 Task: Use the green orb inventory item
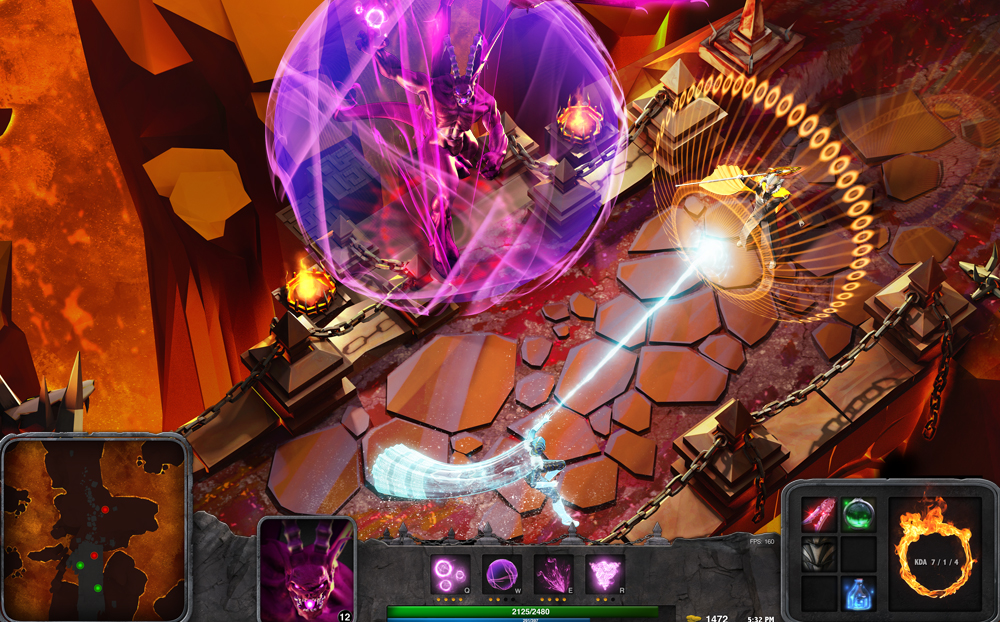click(858, 514)
